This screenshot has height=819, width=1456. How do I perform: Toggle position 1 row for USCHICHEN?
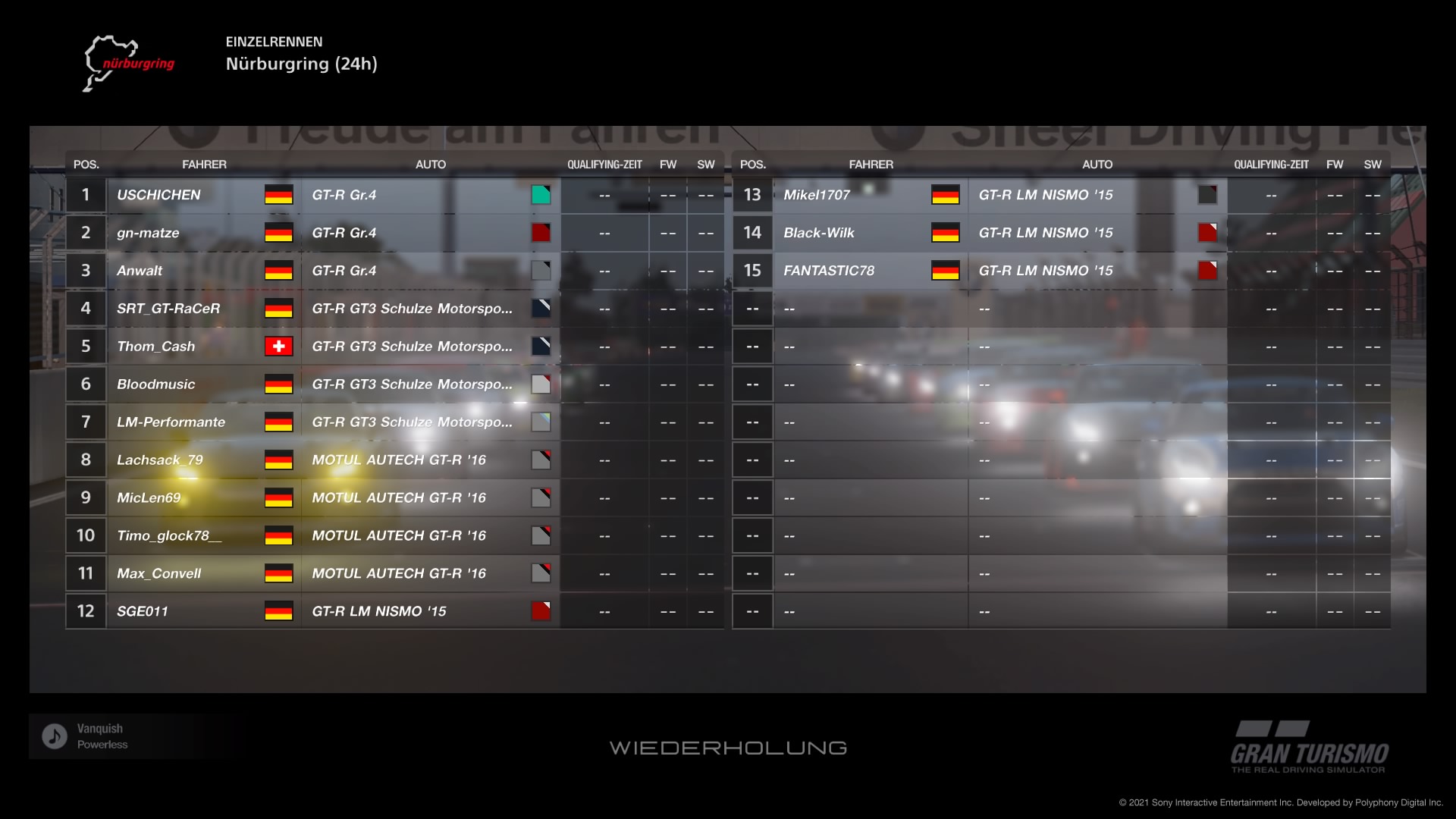pyautogui.click(x=379, y=195)
